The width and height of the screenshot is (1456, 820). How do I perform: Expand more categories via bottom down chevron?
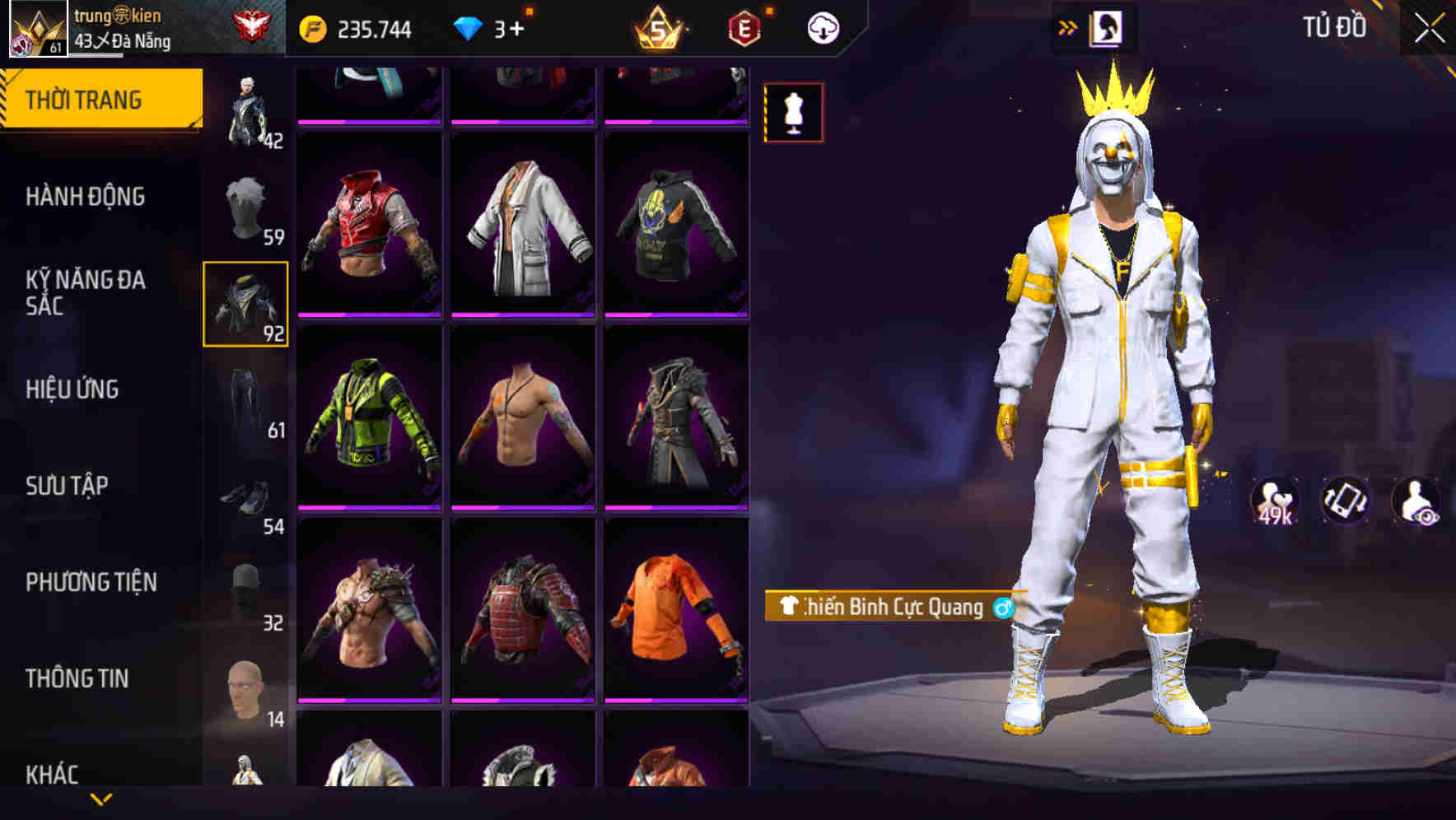(x=101, y=801)
